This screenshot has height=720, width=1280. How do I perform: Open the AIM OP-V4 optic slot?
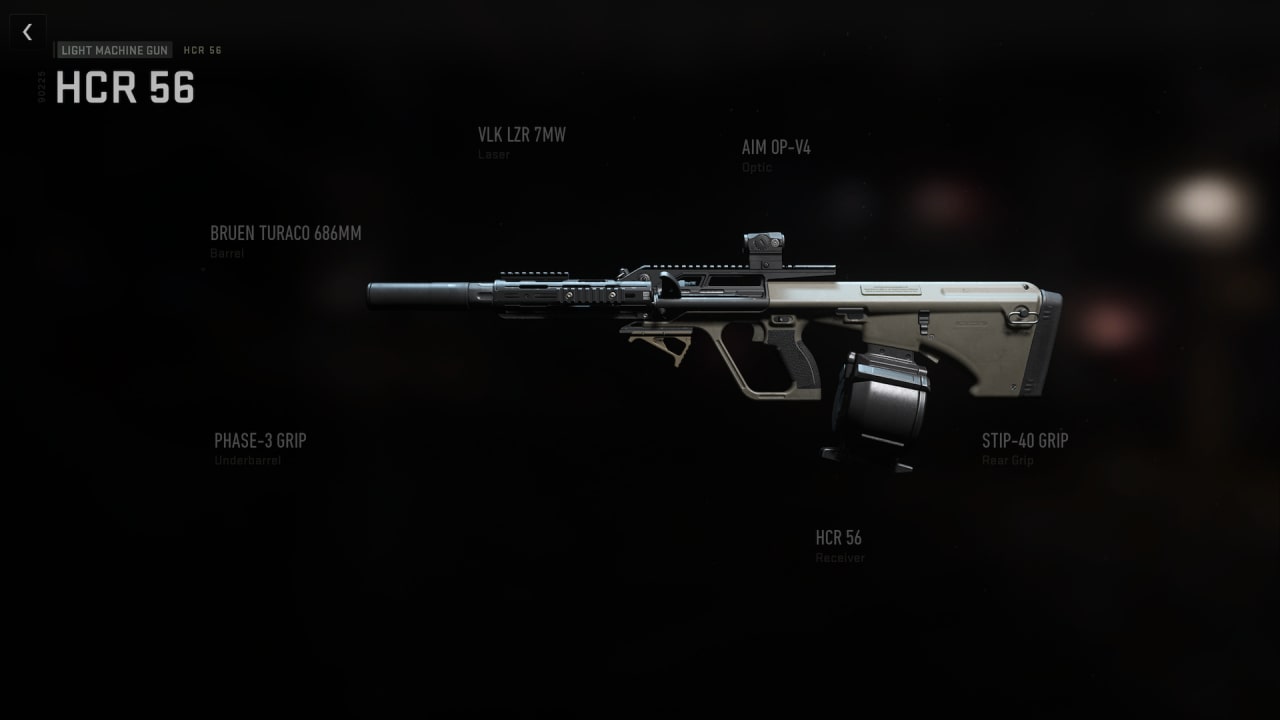(775, 147)
